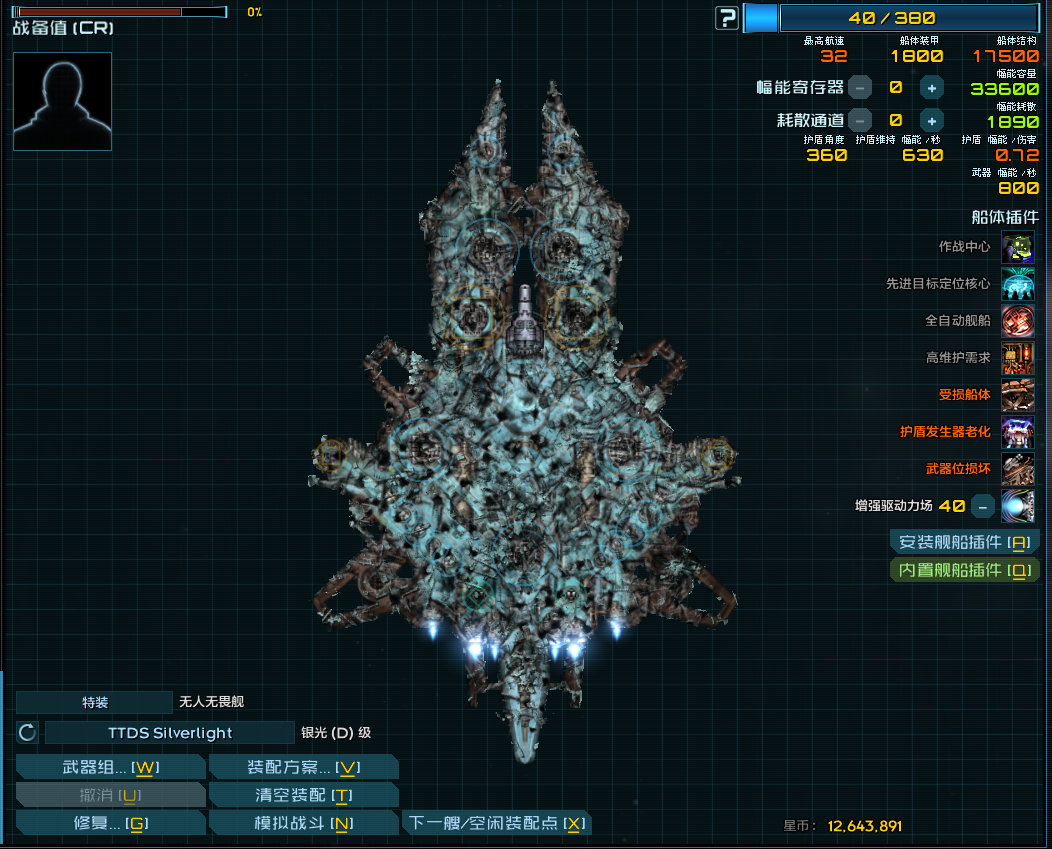
Task: Select the 先进目标定位核心 hull mod icon
Action: click(1018, 284)
